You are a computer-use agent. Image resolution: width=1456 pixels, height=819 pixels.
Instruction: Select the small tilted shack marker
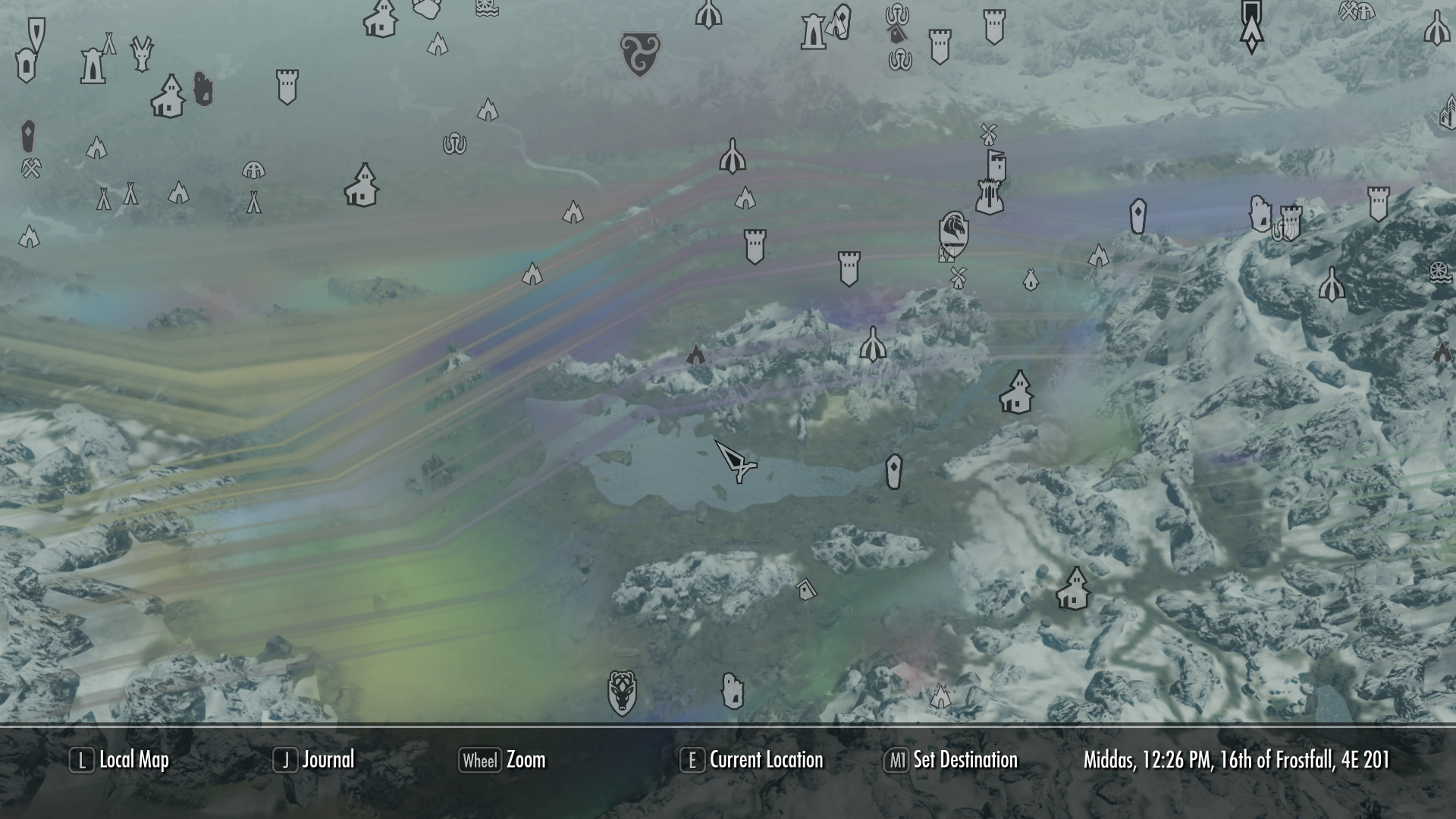[805, 588]
